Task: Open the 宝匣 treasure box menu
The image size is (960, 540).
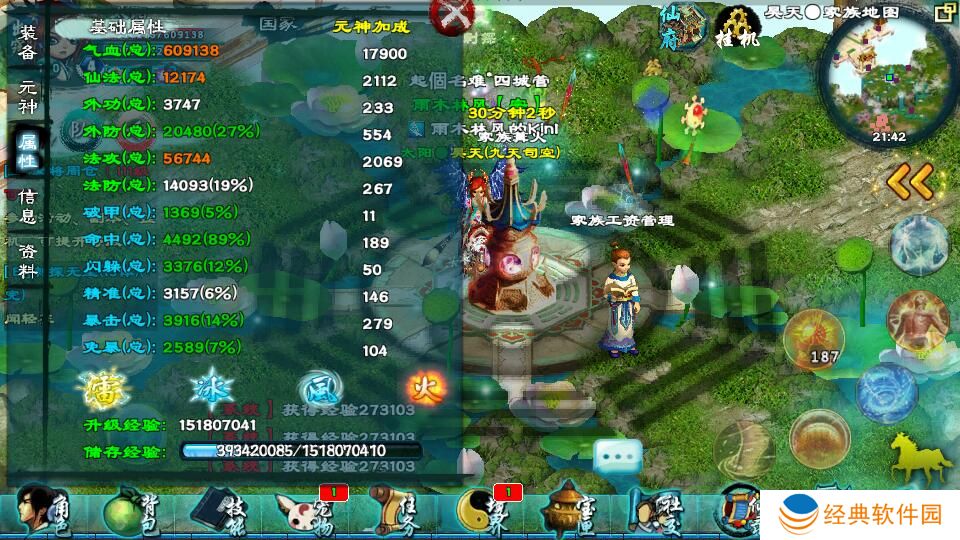Action: pos(571,510)
